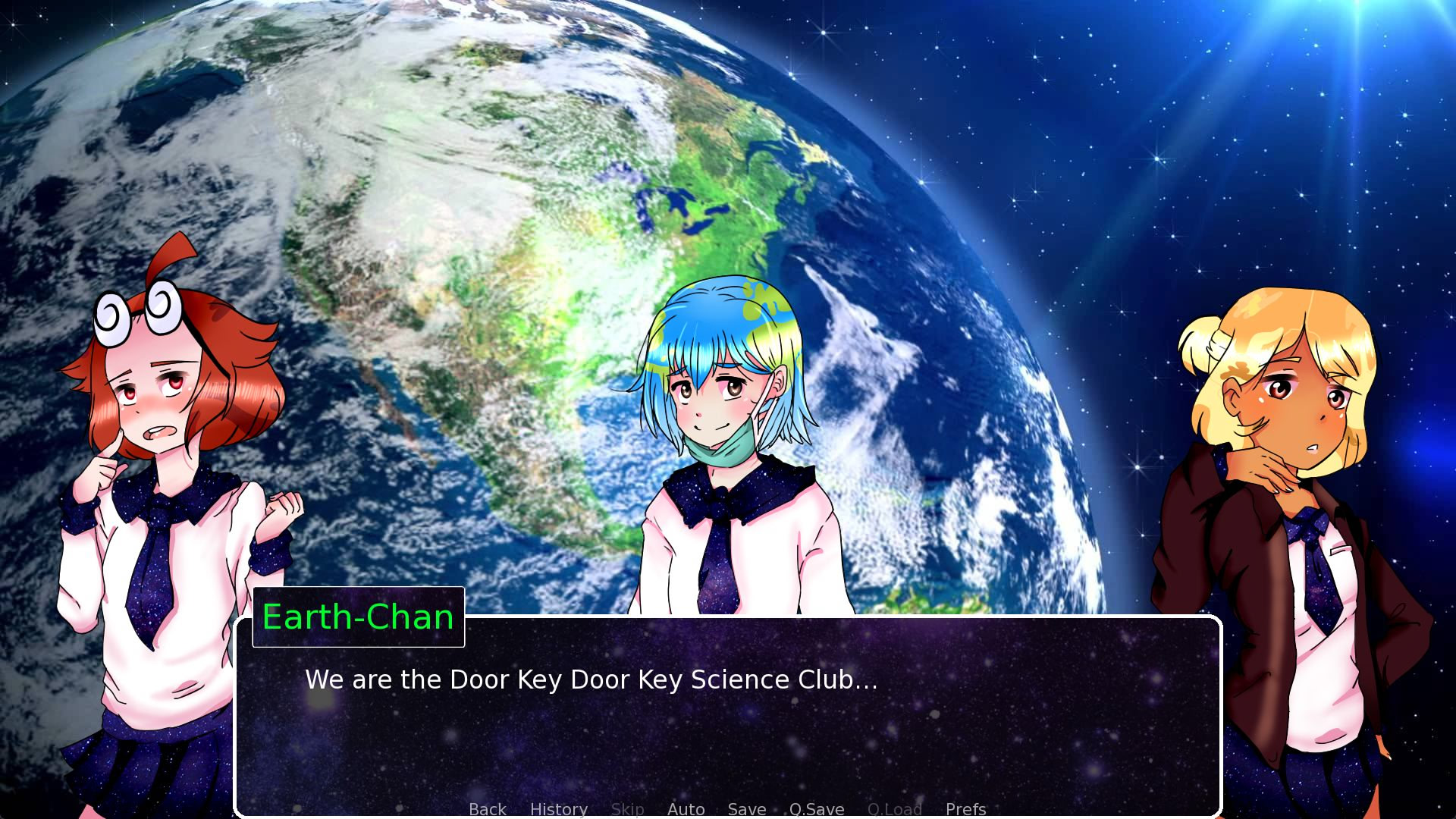
Task: Perform a quick save with "Q.Save"
Action: [816, 809]
